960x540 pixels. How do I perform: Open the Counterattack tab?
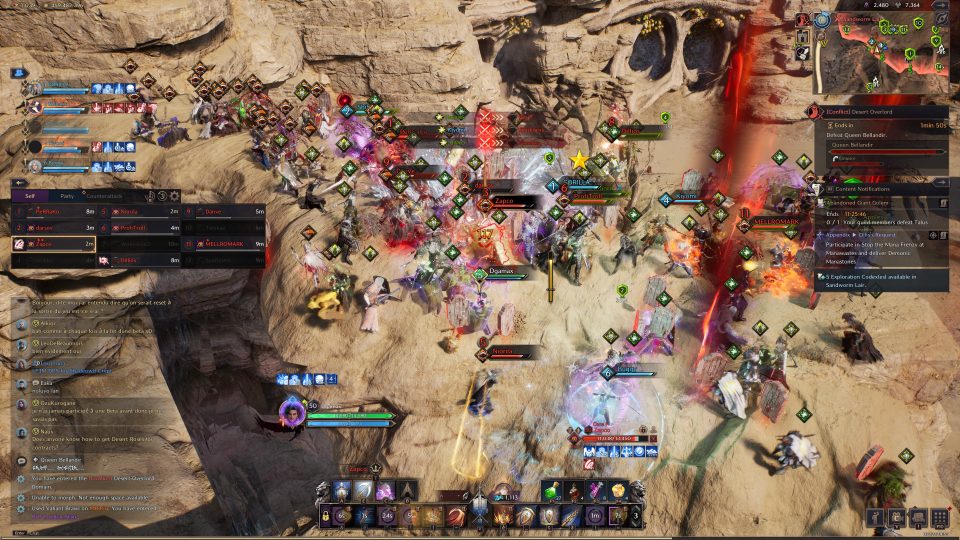point(103,196)
